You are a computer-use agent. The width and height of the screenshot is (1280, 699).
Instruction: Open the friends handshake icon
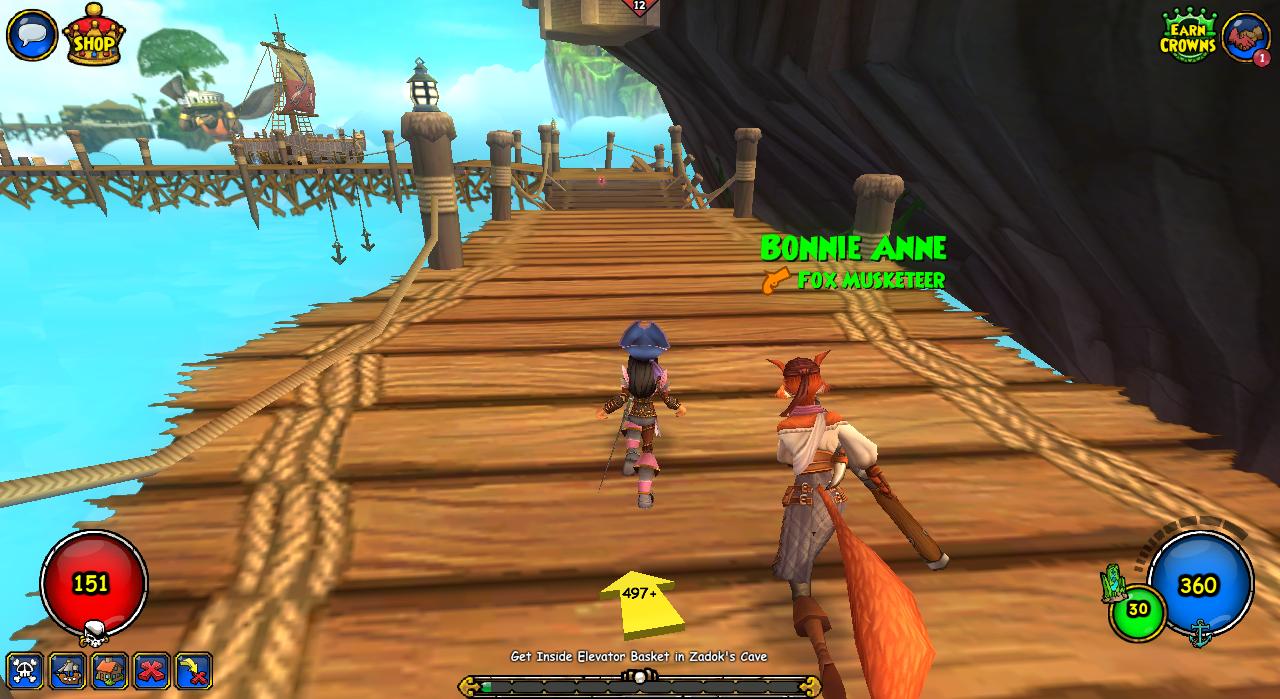(1246, 38)
